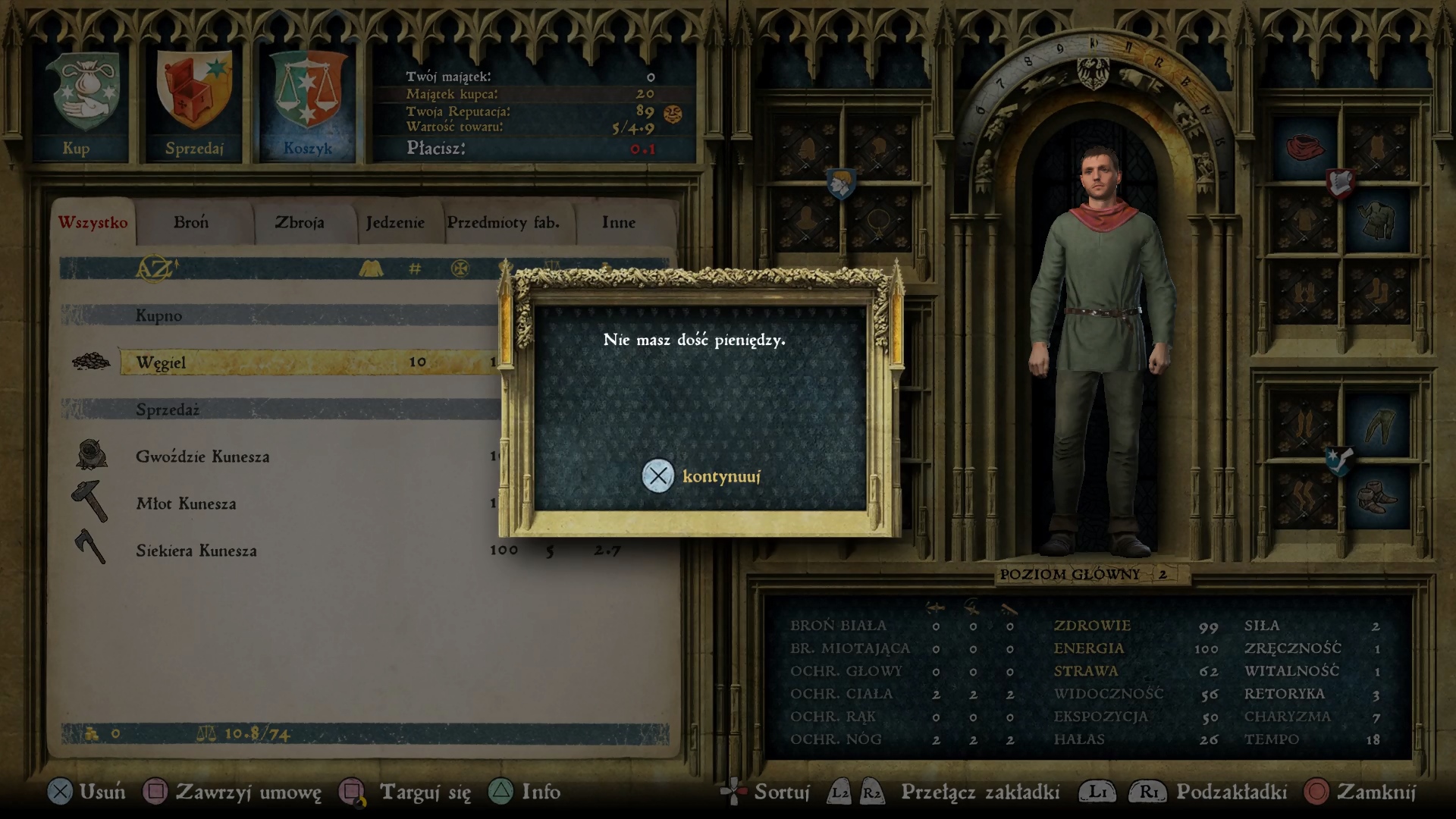This screenshot has height=819, width=1456.
Task: Switch to the Broń tab
Action: [x=191, y=223]
